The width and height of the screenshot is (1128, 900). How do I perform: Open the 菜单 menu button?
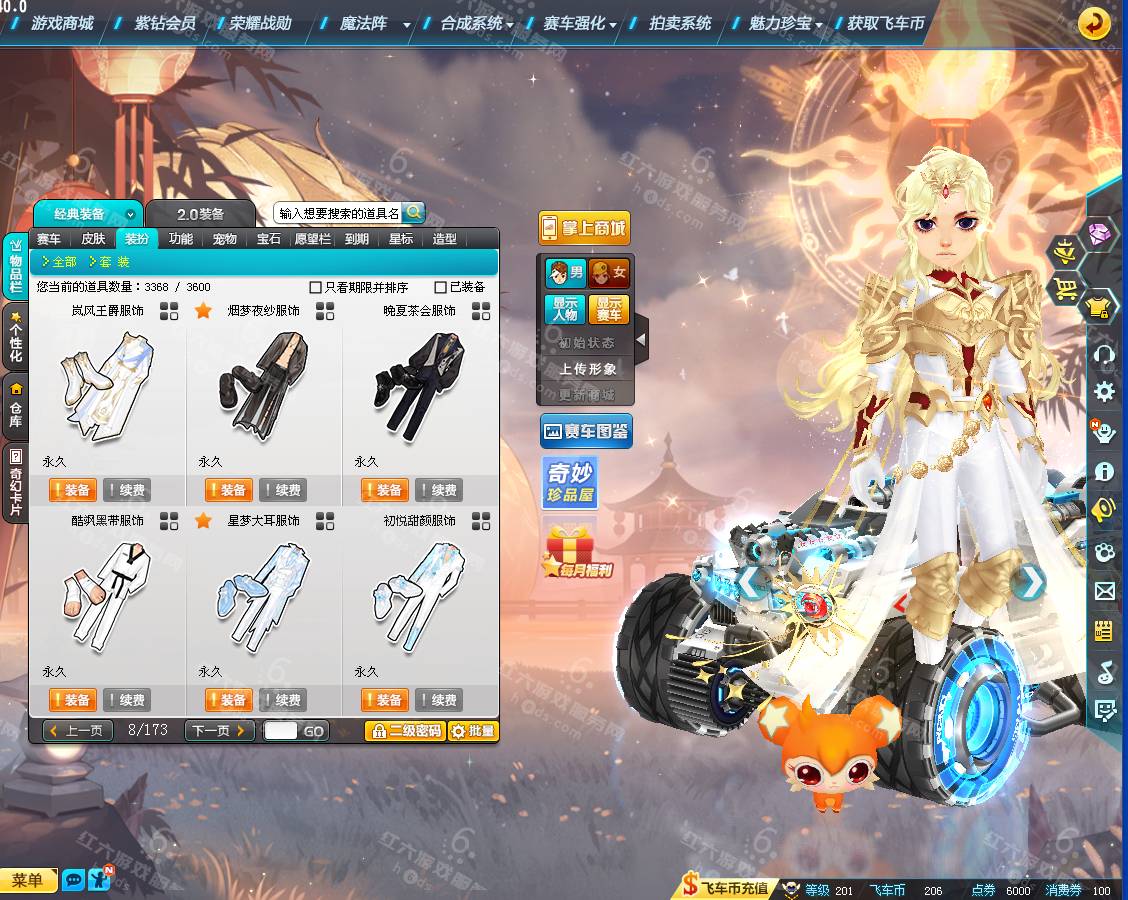(x=28, y=880)
